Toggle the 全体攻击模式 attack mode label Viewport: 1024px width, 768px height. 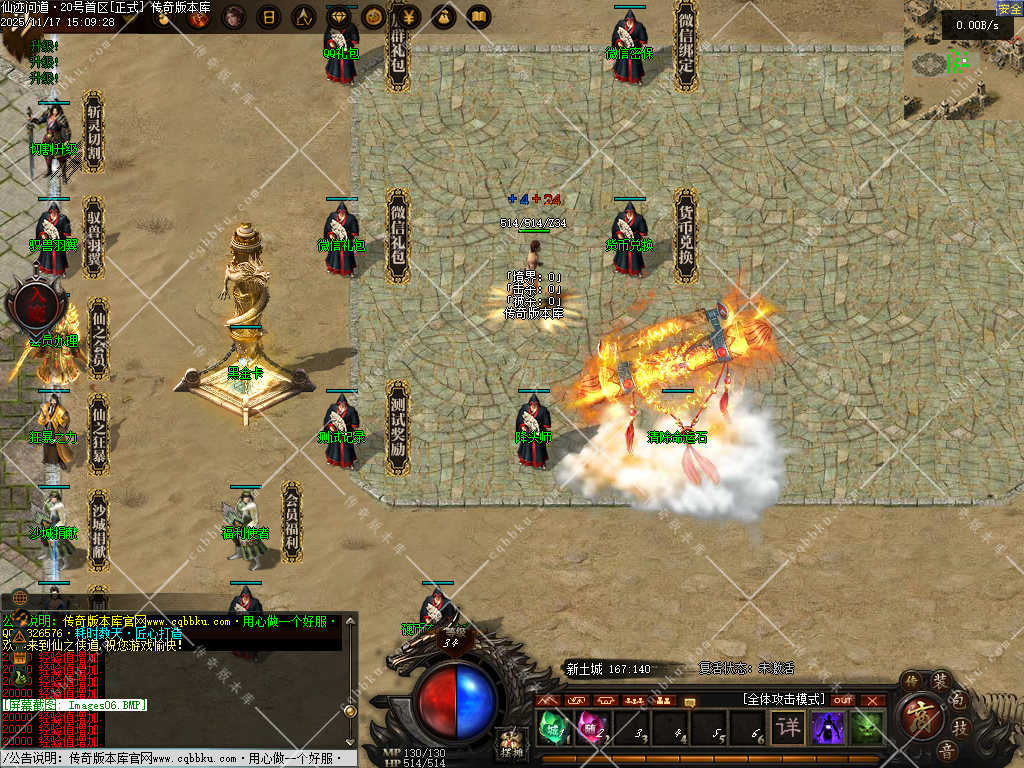(783, 699)
